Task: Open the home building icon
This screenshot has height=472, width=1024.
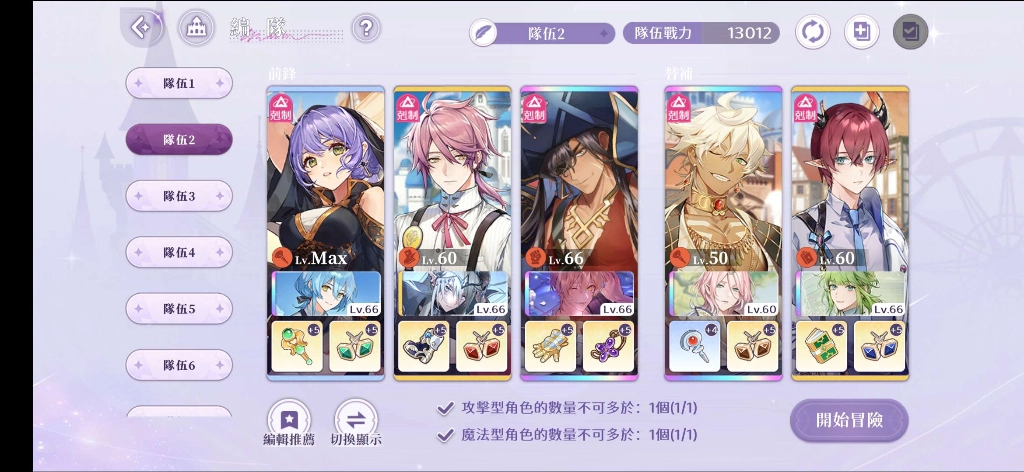Action: [196, 28]
